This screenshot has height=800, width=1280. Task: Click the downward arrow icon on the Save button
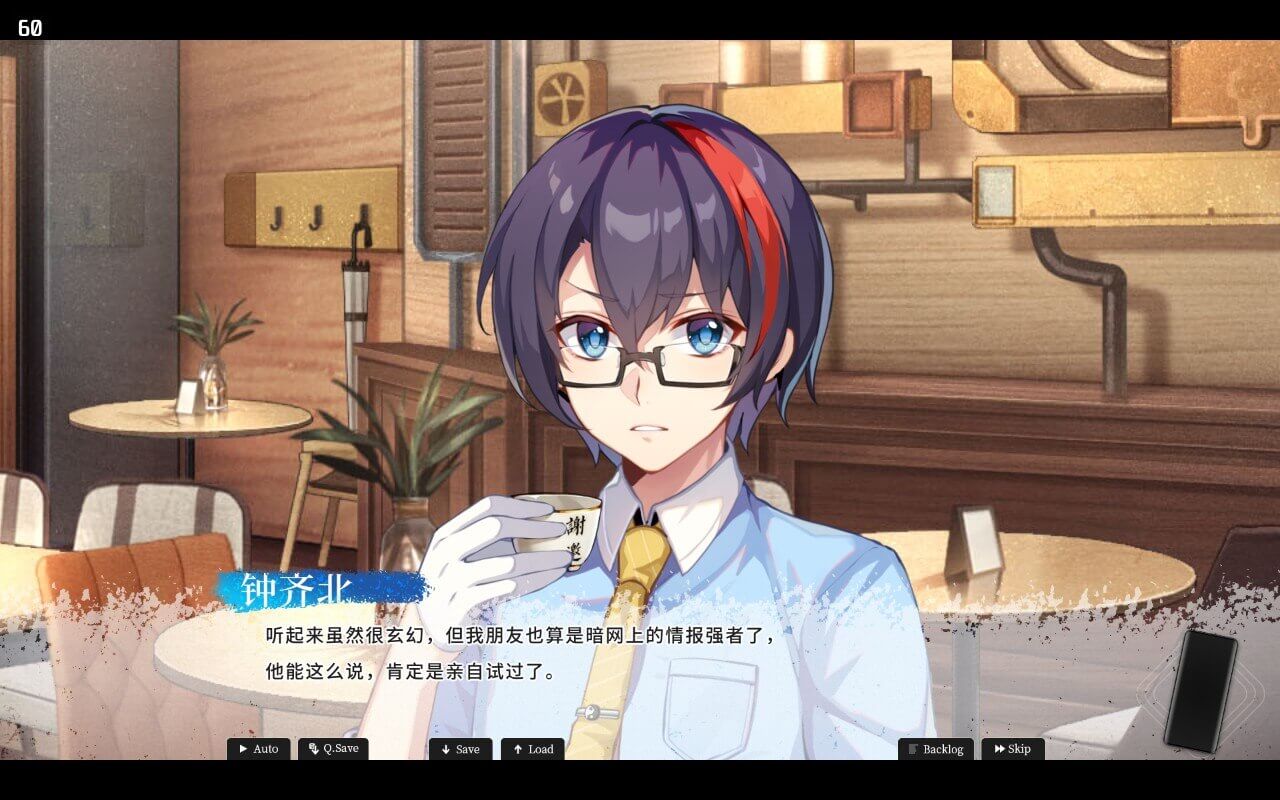coord(444,748)
